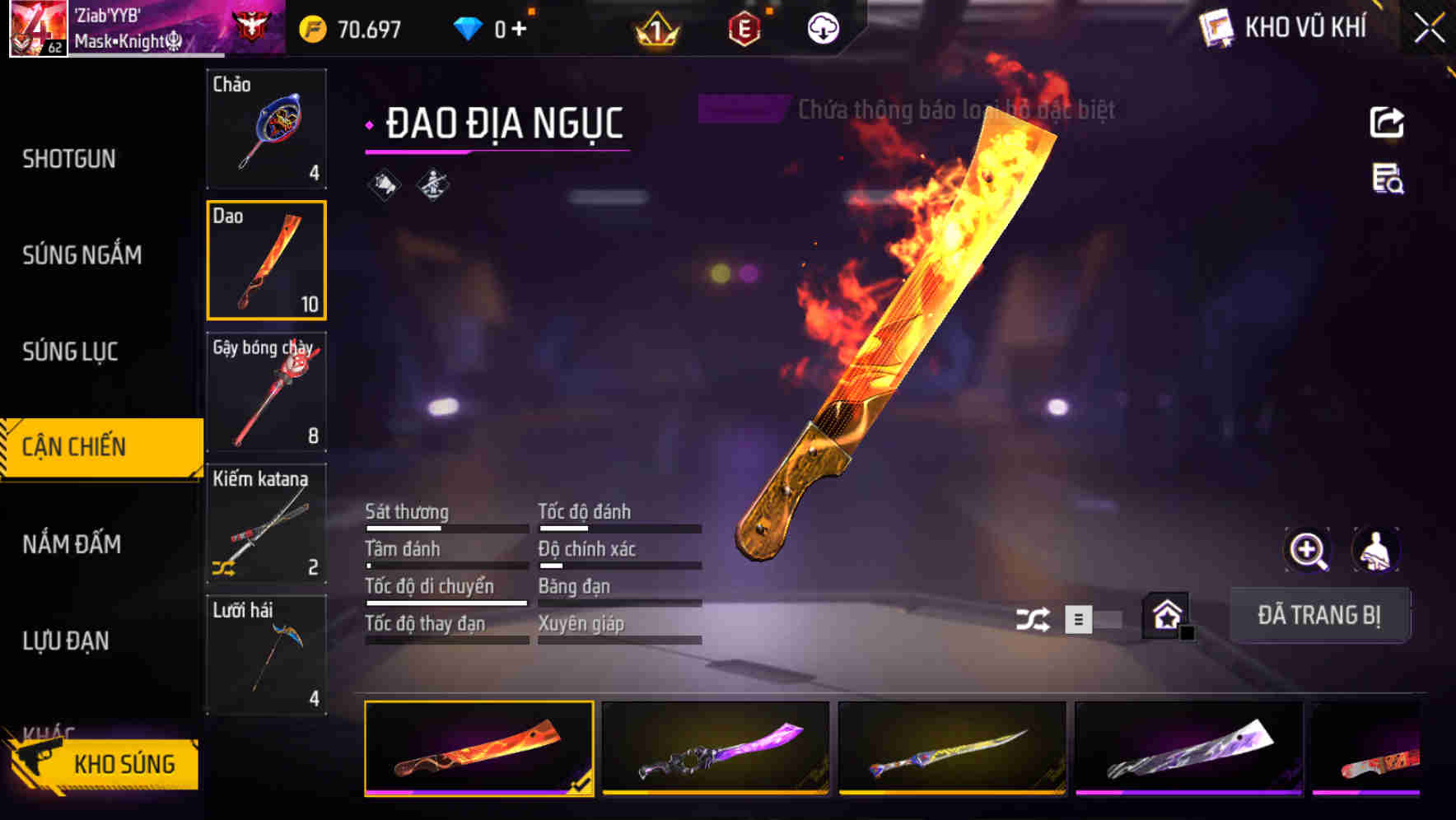Click the announcement megaphone badge under ĐAO ĐỊA NGỤC

[x=384, y=184]
